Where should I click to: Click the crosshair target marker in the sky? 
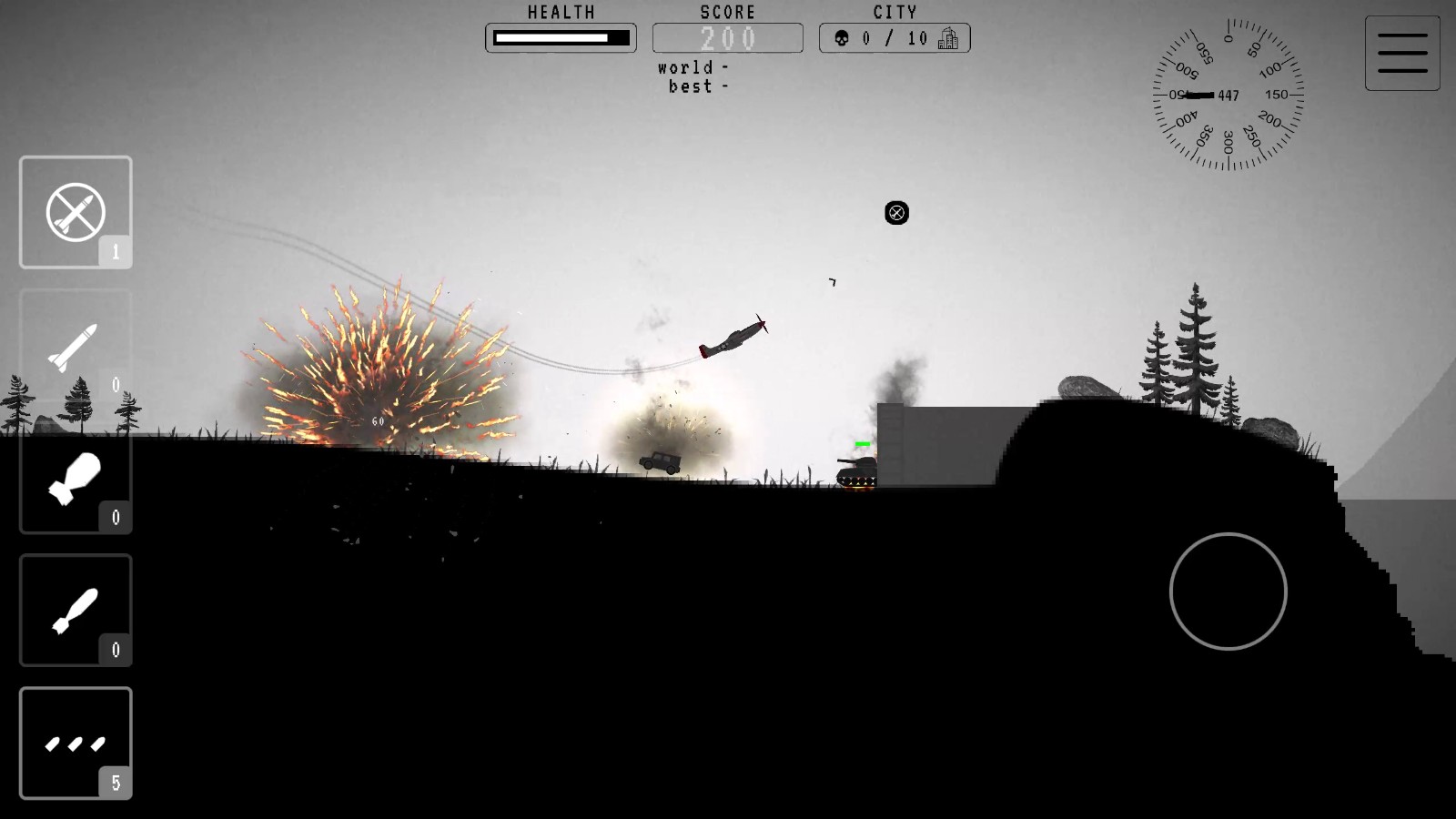tap(895, 213)
